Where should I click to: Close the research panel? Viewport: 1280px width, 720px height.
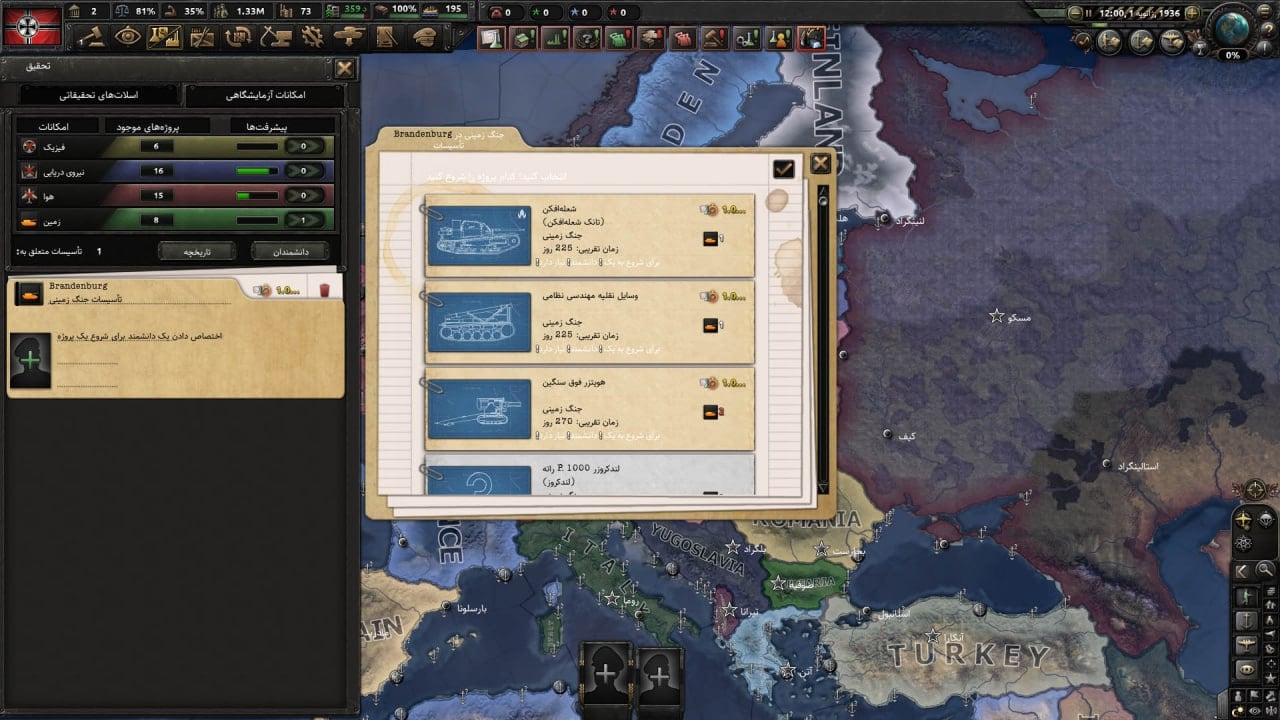[x=344, y=68]
